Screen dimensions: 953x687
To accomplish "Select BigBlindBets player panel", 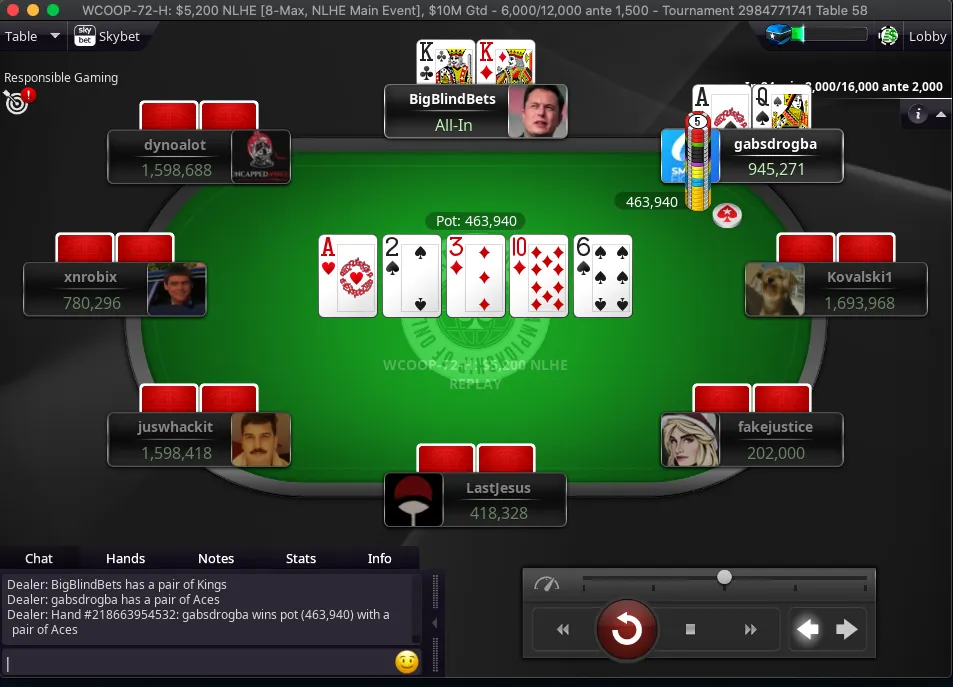I will point(475,111).
